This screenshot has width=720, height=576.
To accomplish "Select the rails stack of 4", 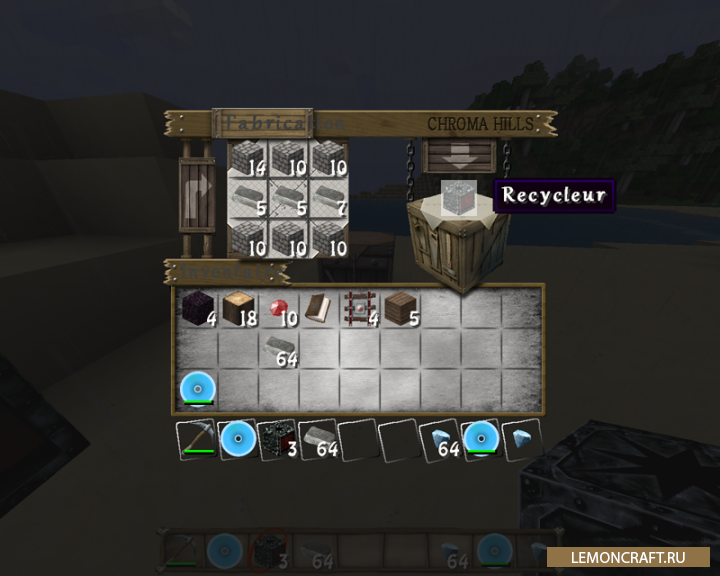I will coord(360,309).
